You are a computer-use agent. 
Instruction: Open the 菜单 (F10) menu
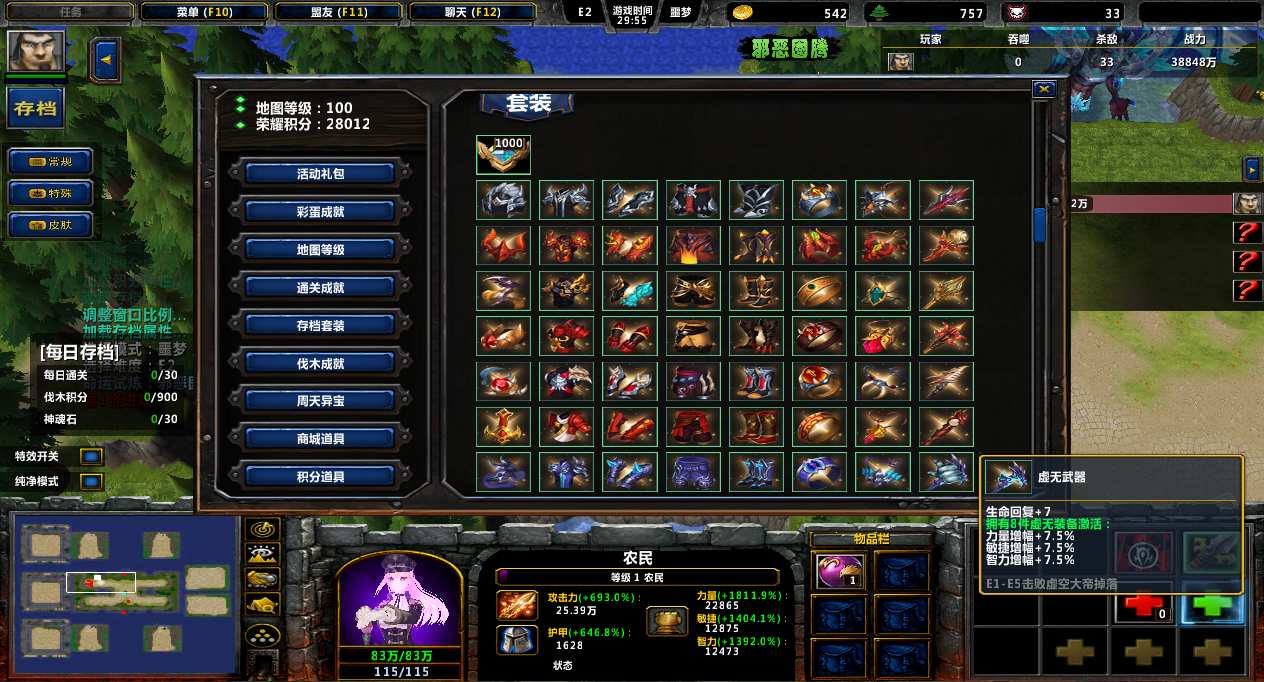click(203, 13)
